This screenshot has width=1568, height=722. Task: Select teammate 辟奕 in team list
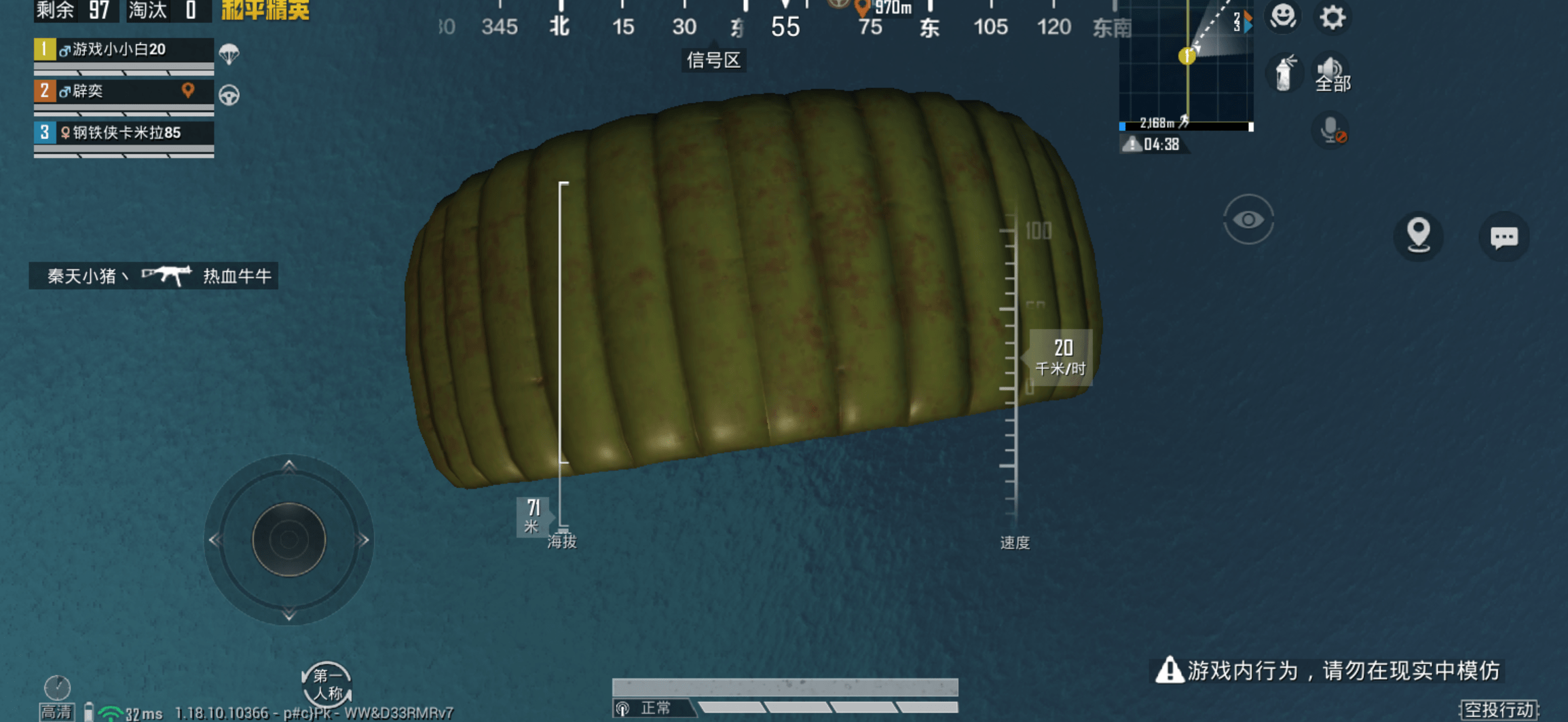[124, 91]
